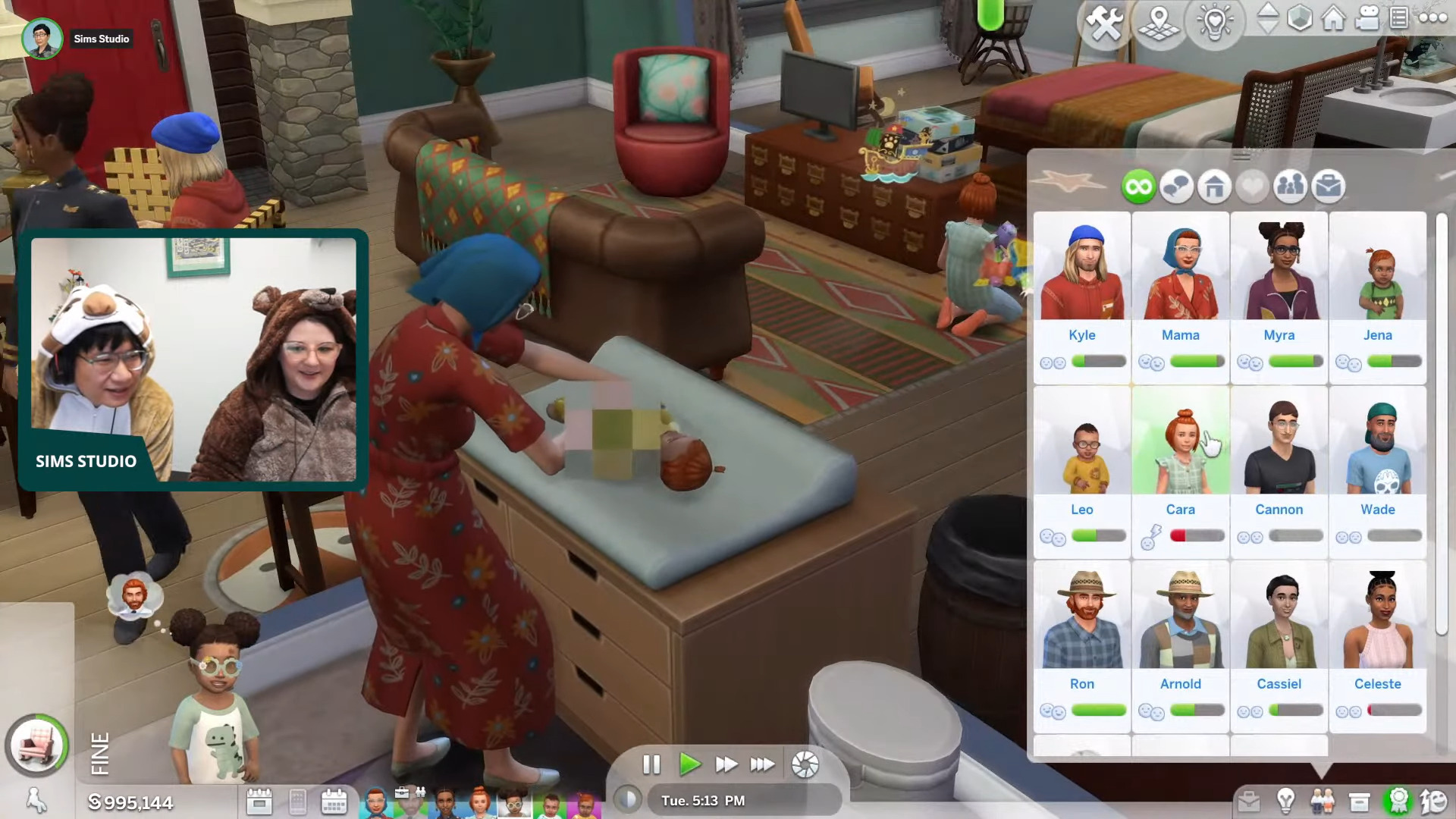
Task: Open the Needs panel at bottom right
Action: [1433, 801]
